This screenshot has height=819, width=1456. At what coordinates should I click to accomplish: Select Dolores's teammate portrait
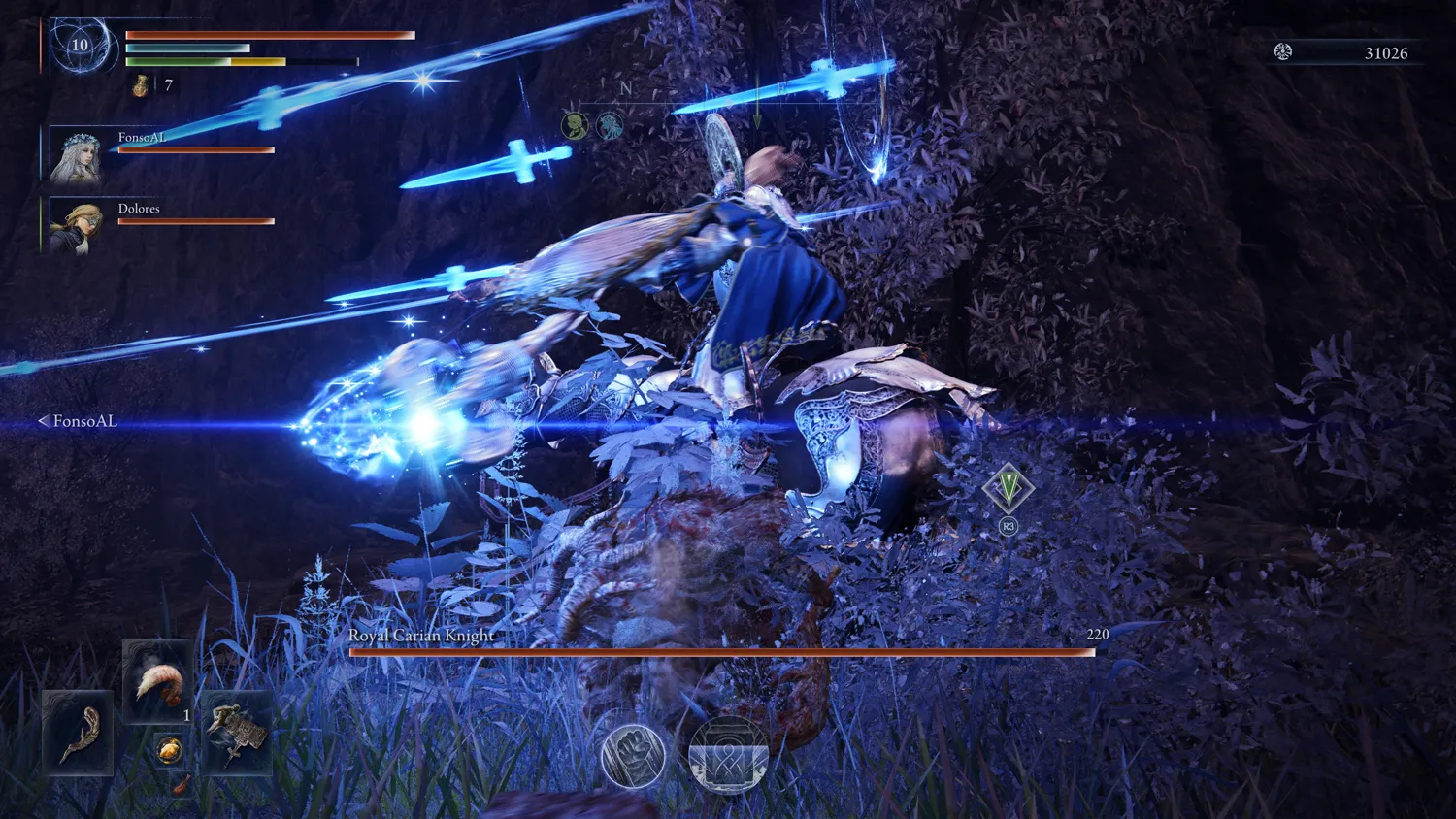click(x=76, y=227)
